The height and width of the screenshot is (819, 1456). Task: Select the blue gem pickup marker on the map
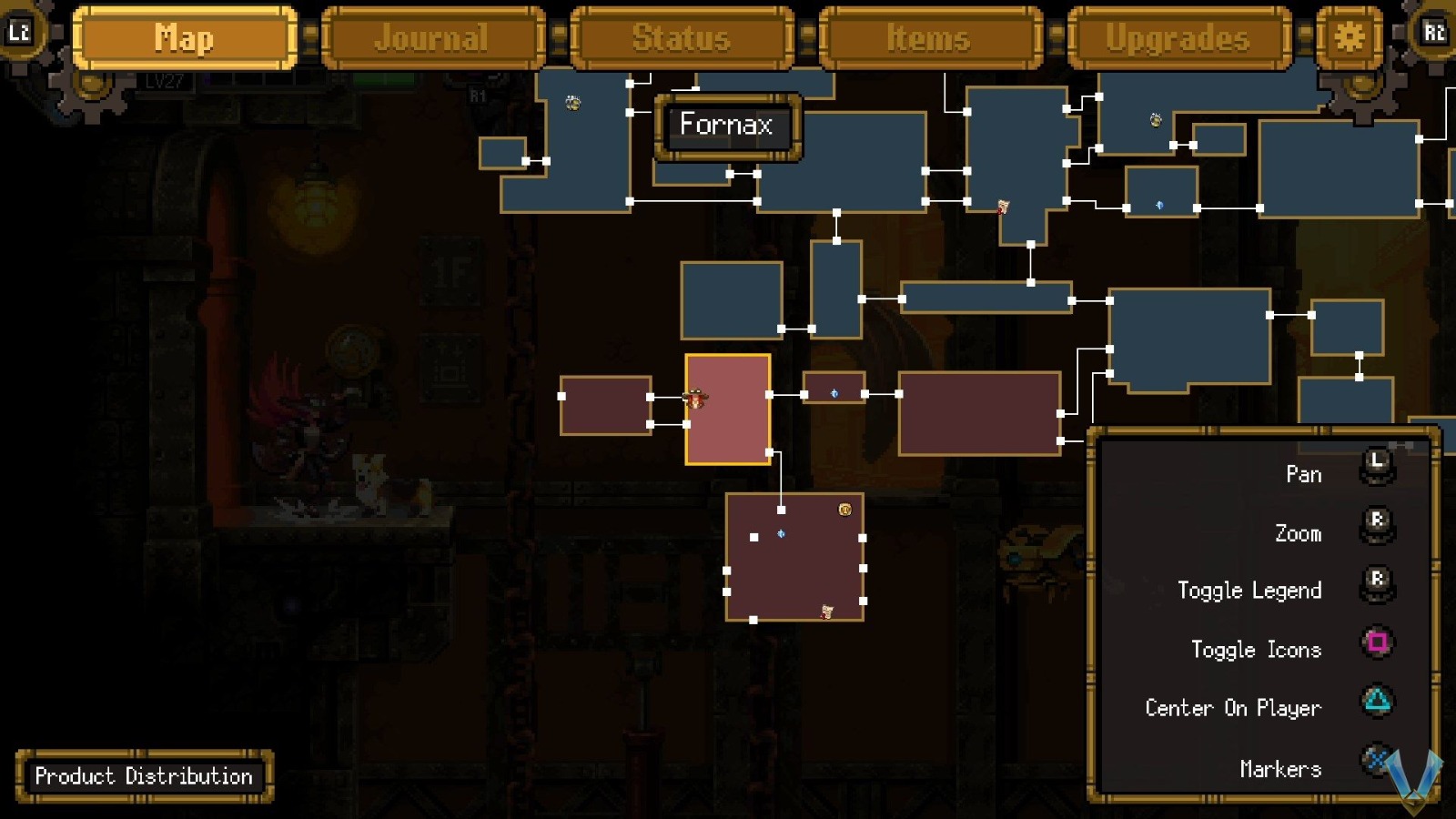[x=835, y=393]
